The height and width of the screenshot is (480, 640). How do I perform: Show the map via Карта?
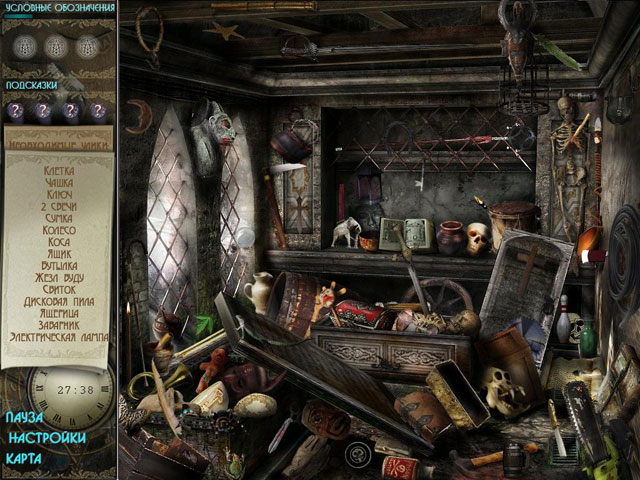[25, 459]
